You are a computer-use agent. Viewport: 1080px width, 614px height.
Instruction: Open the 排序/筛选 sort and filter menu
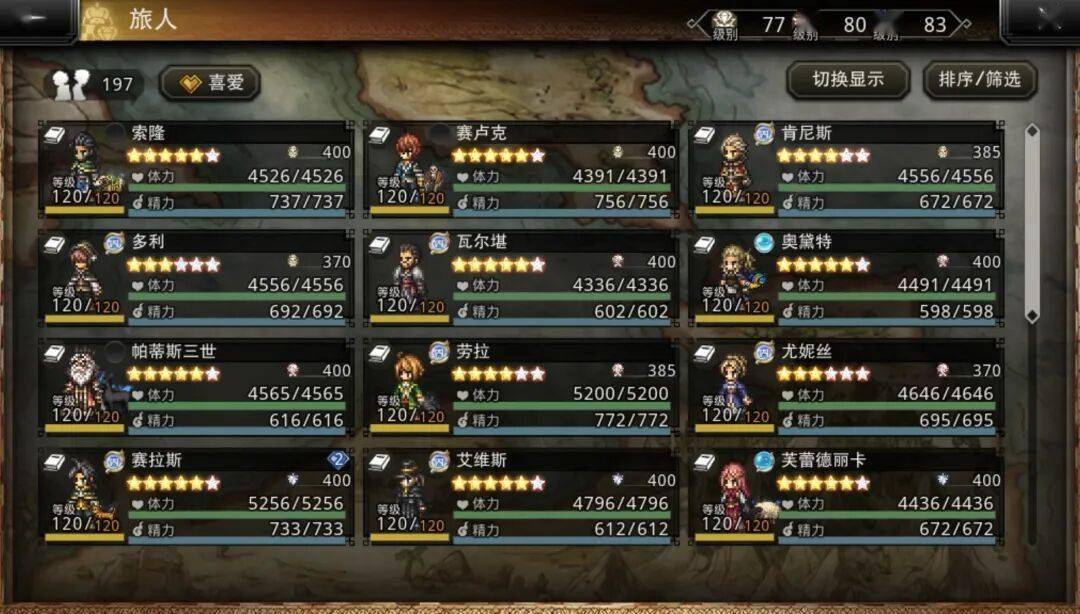tap(979, 80)
